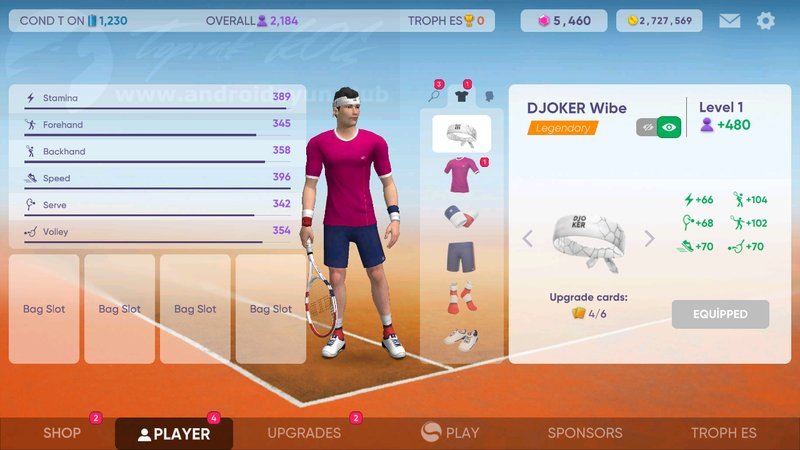Select the white headband equipment slot
The image size is (800, 450).
point(461,133)
